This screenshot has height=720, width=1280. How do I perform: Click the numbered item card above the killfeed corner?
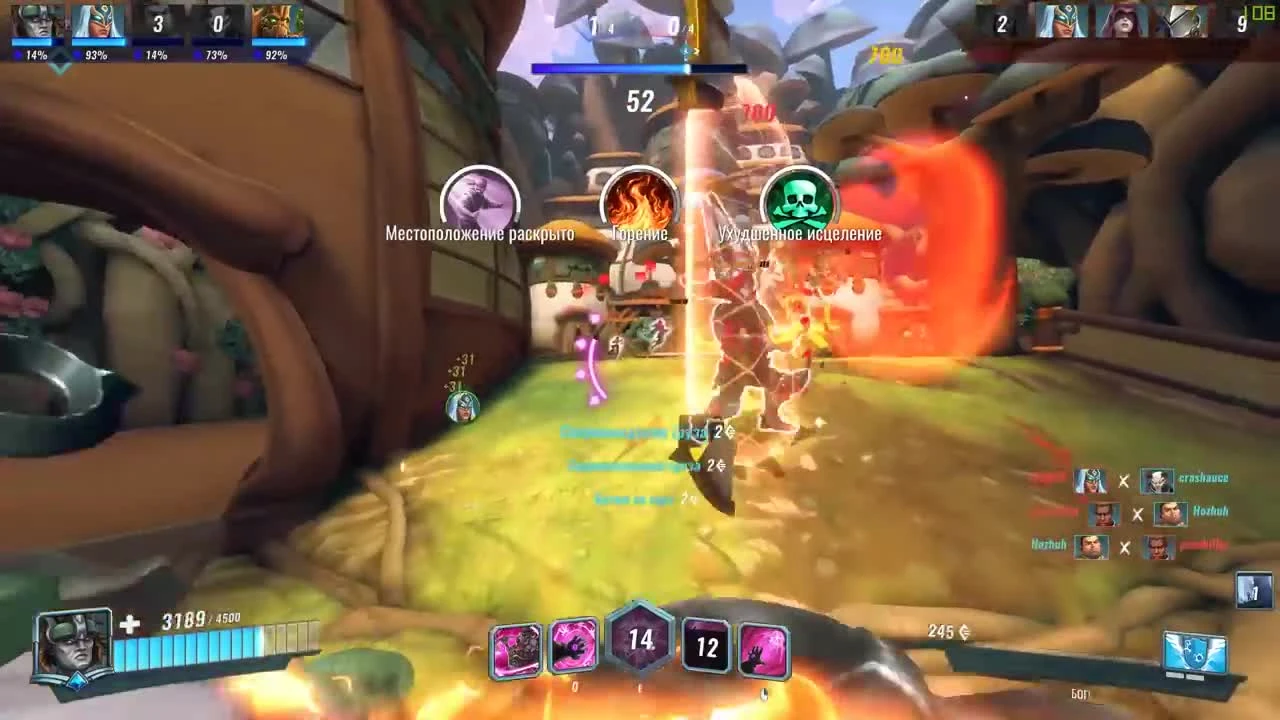pos(1251,588)
